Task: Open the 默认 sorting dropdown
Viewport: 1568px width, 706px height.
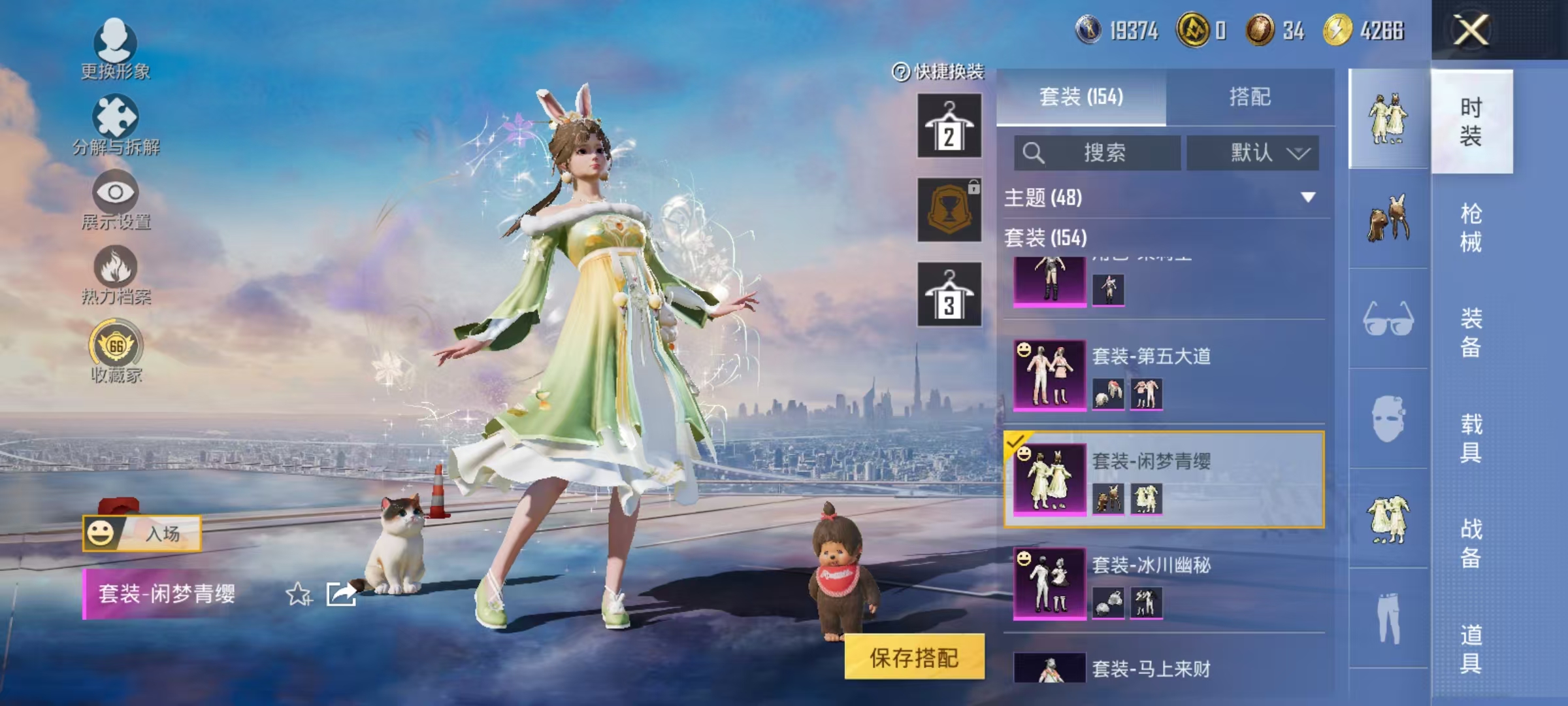Action: pyautogui.click(x=1251, y=150)
